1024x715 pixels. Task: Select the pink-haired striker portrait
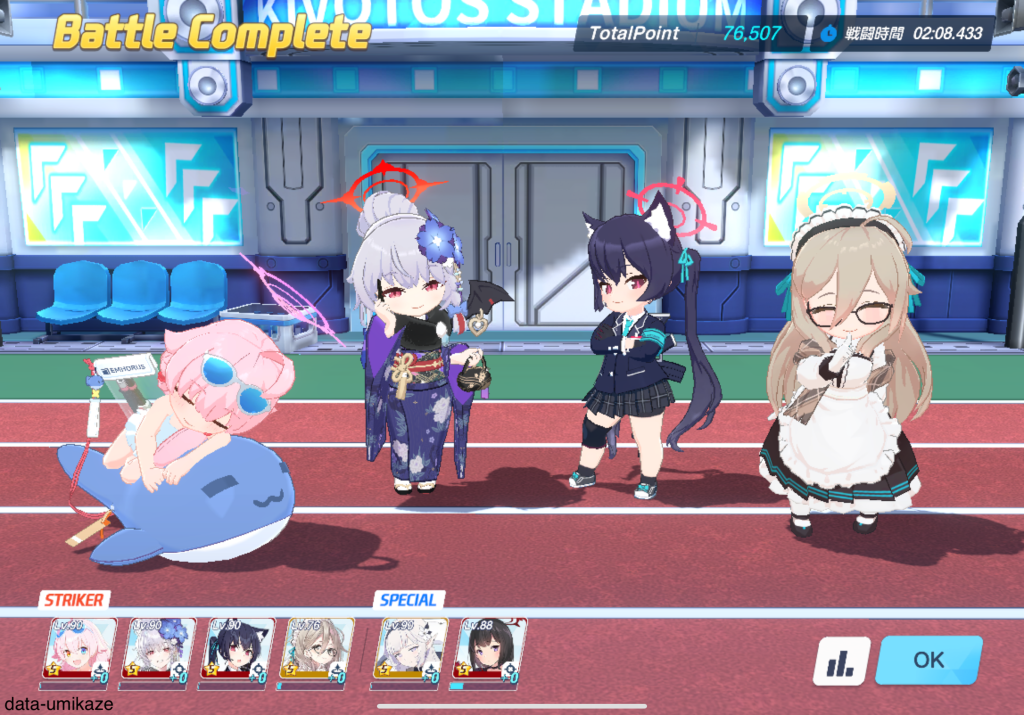tap(80, 651)
